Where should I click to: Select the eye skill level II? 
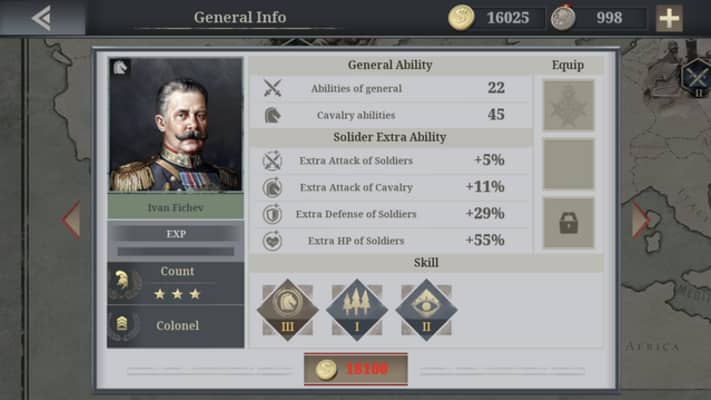click(426, 310)
